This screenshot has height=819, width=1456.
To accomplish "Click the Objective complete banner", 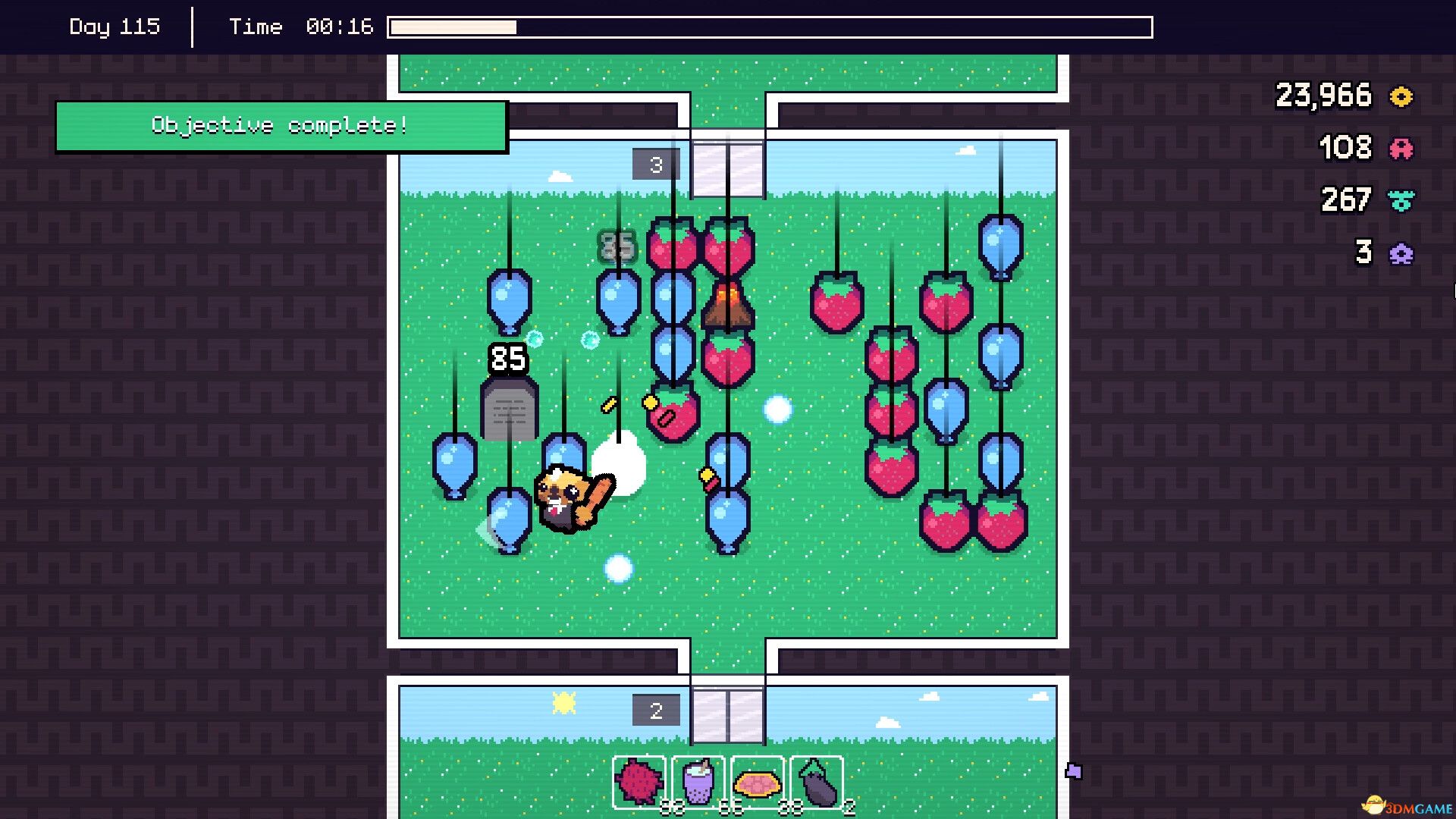I will pos(281,125).
